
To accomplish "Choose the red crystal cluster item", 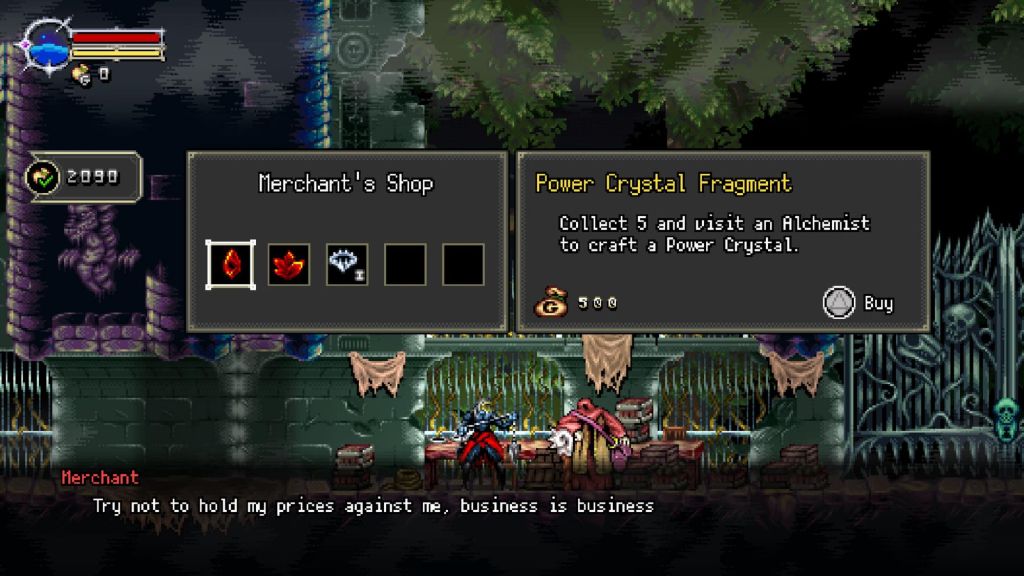I will tap(288, 265).
